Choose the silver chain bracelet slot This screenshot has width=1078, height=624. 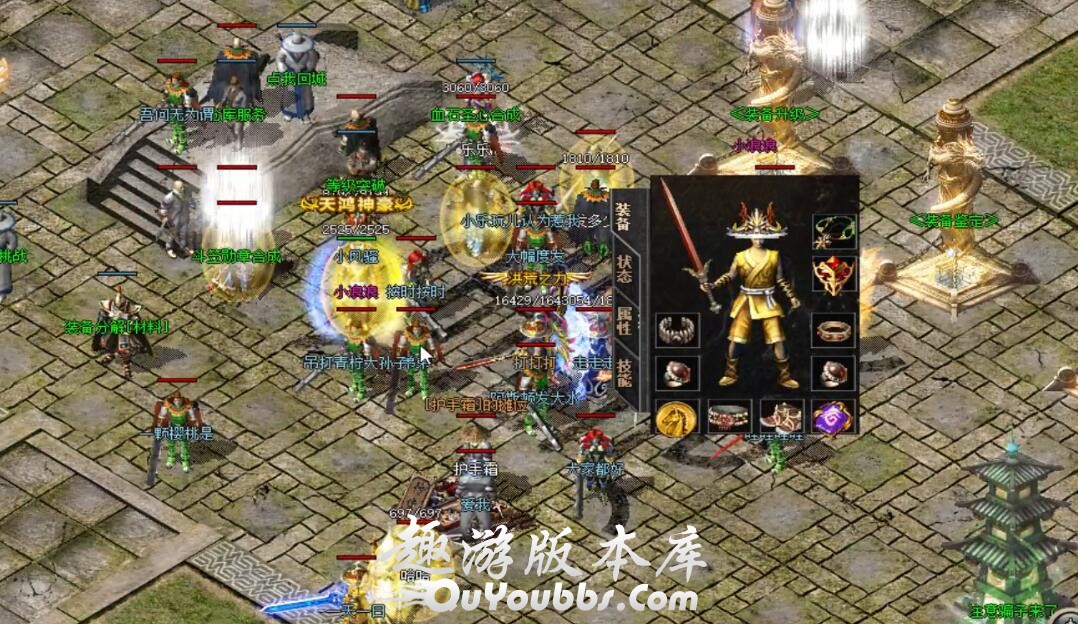tap(677, 330)
